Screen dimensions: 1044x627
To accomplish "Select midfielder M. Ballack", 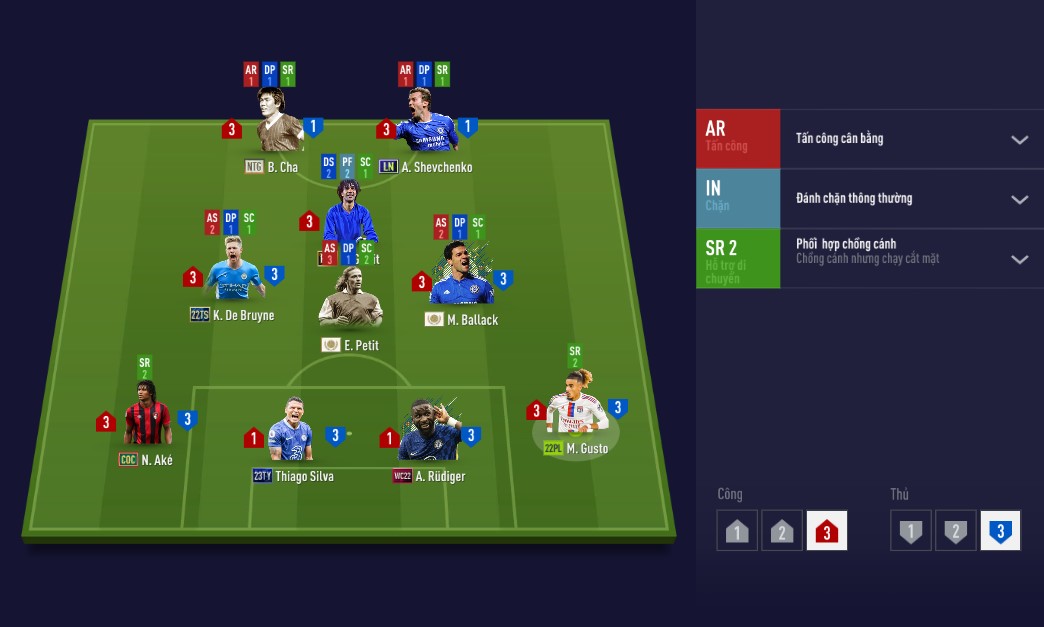I will 461,278.
